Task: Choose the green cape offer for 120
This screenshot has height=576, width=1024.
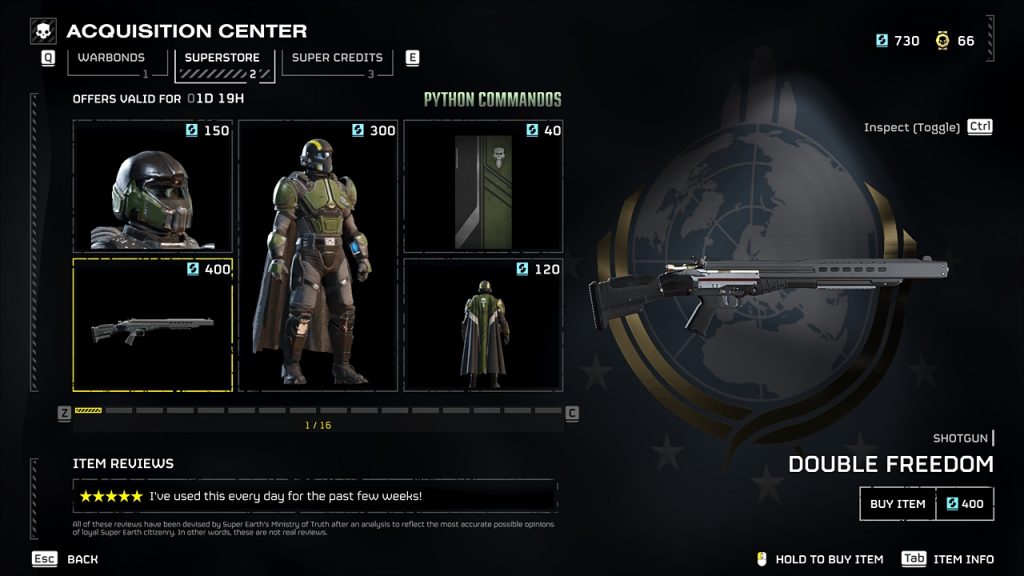Action: [483, 325]
